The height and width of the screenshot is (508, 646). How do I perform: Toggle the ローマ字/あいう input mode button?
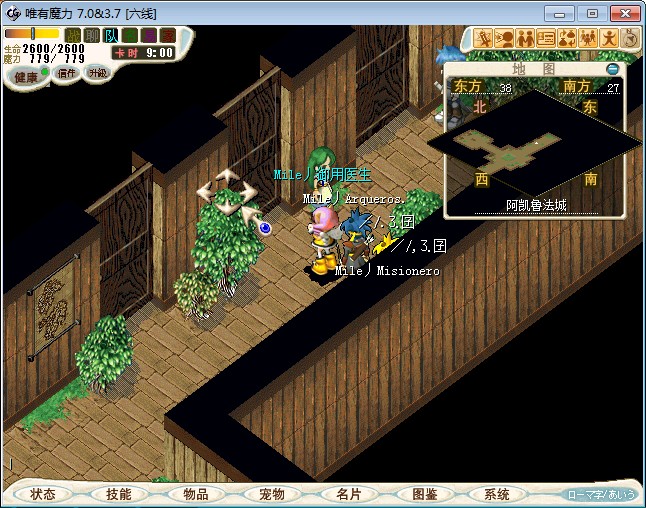pos(601,494)
